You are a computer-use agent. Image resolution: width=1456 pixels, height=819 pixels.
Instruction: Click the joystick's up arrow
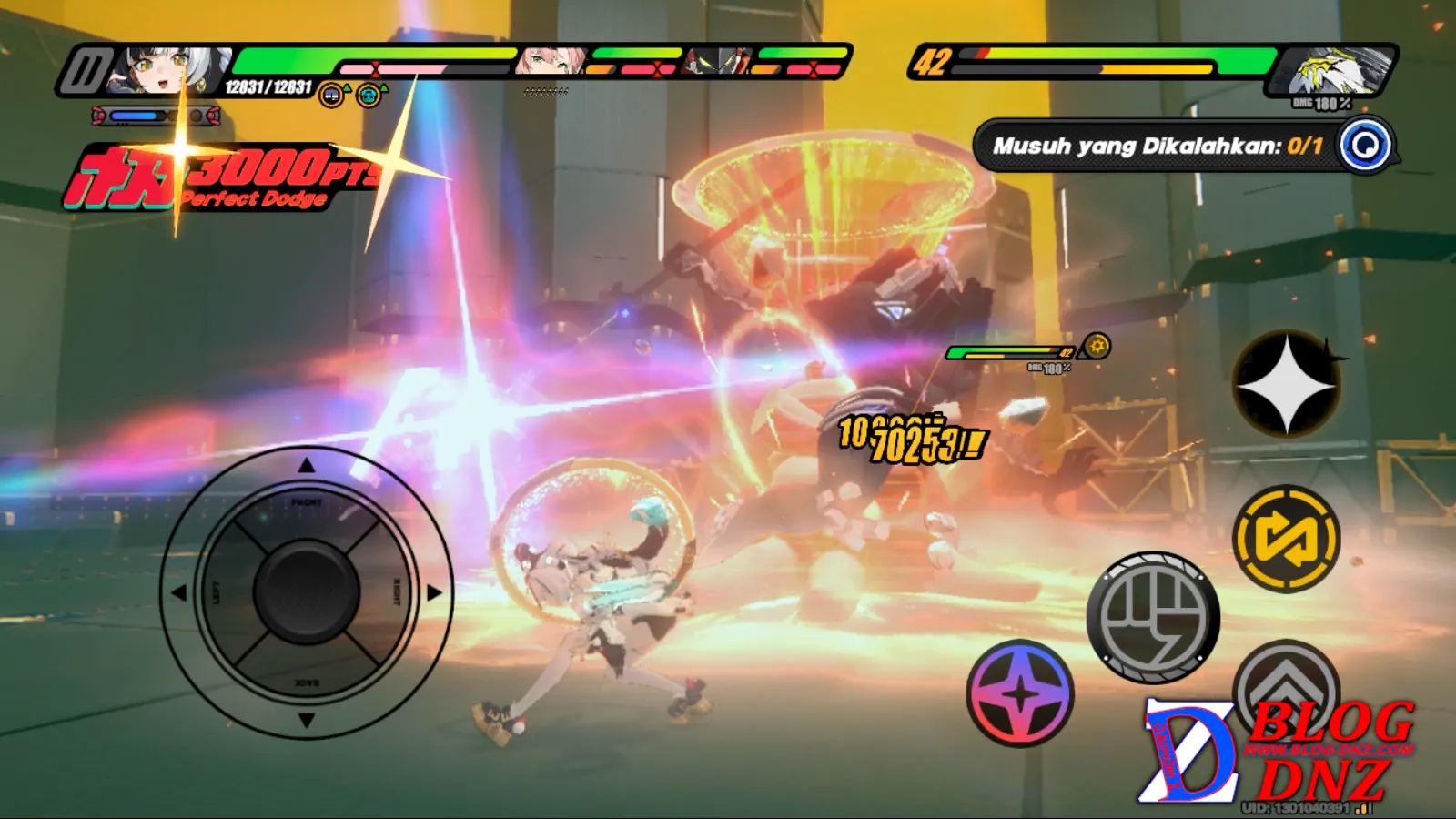click(x=307, y=466)
